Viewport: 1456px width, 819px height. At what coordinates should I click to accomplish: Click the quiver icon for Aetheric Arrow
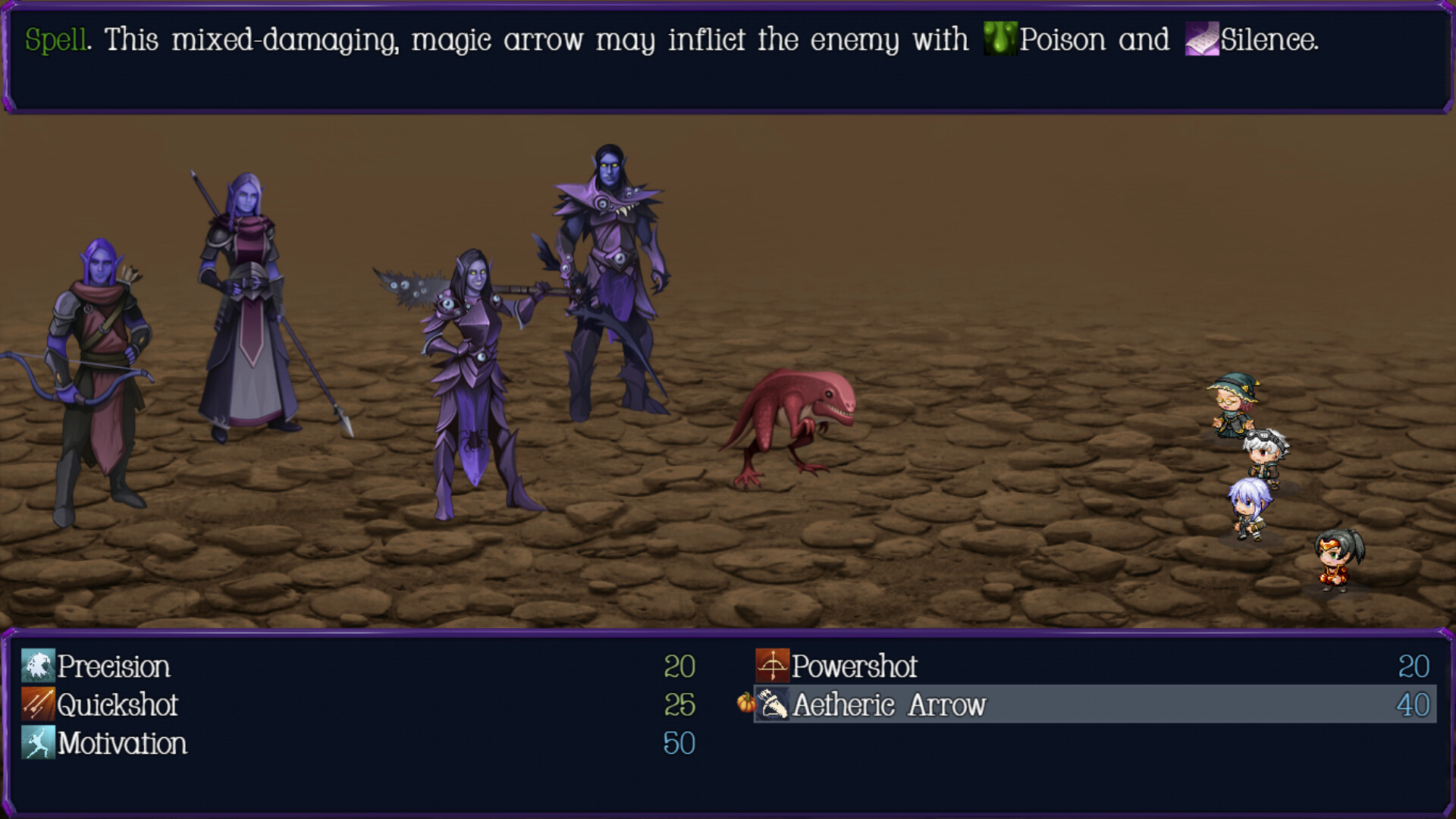point(770,706)
